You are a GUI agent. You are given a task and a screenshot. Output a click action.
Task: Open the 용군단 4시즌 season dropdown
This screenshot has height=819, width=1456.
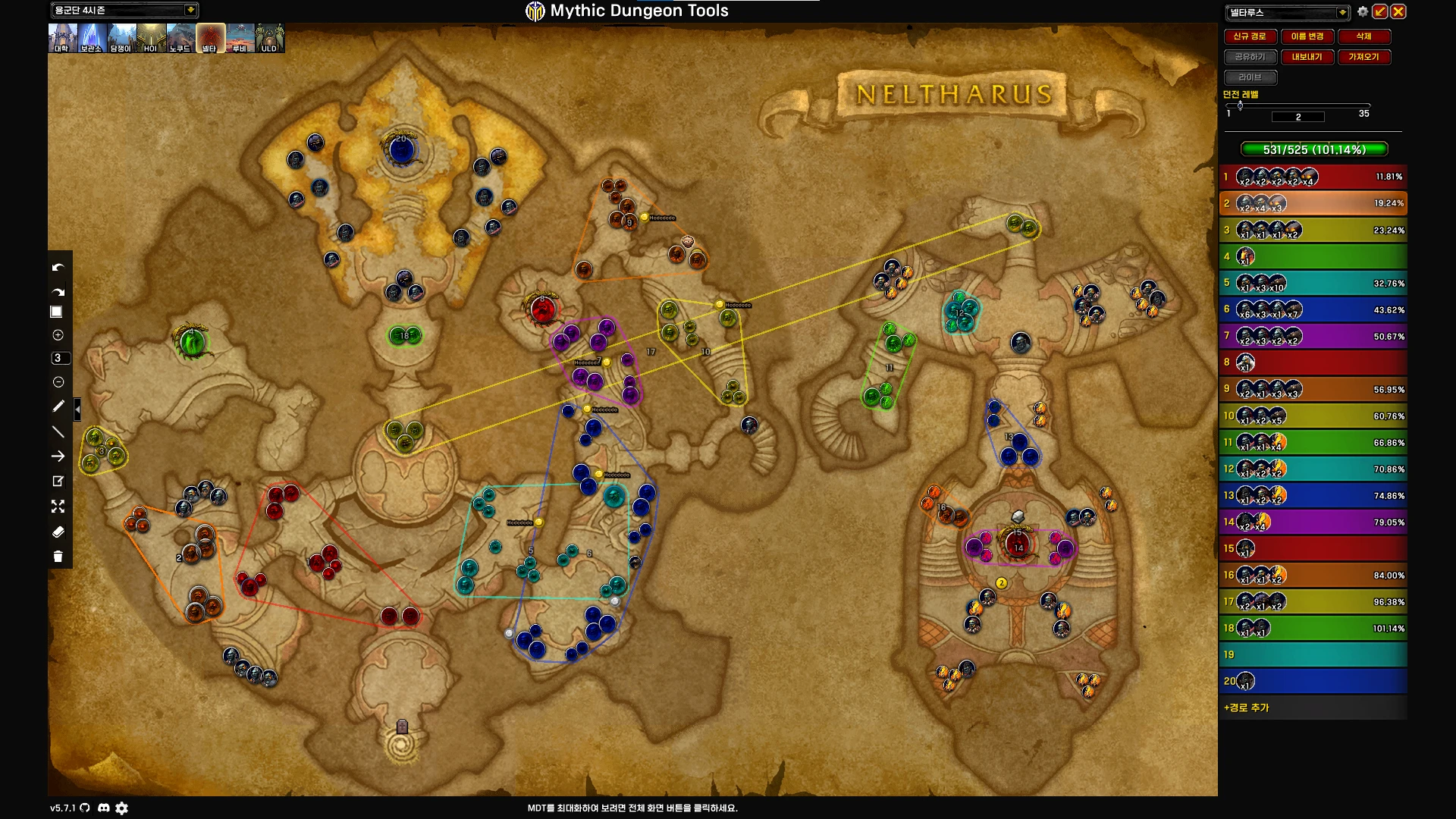(x=190, y=10)
